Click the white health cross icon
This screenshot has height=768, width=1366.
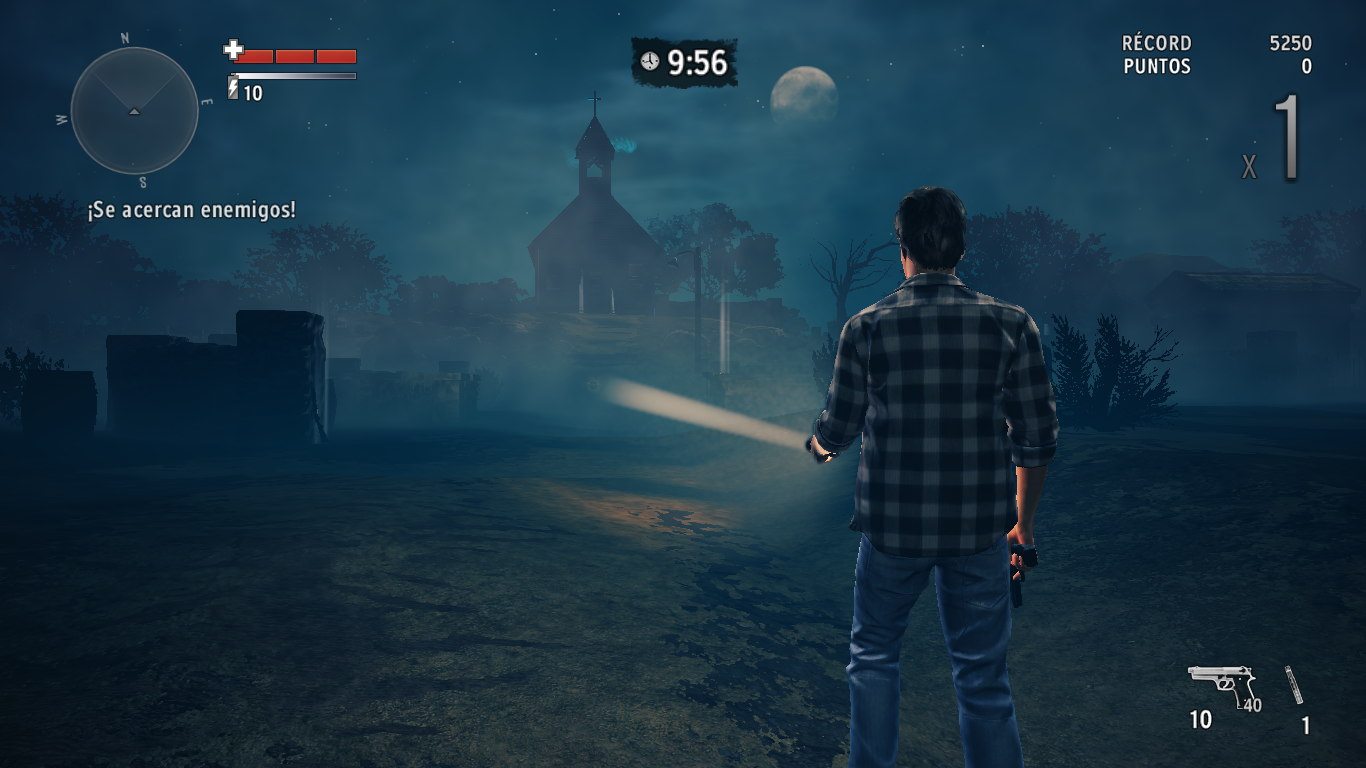233,50
